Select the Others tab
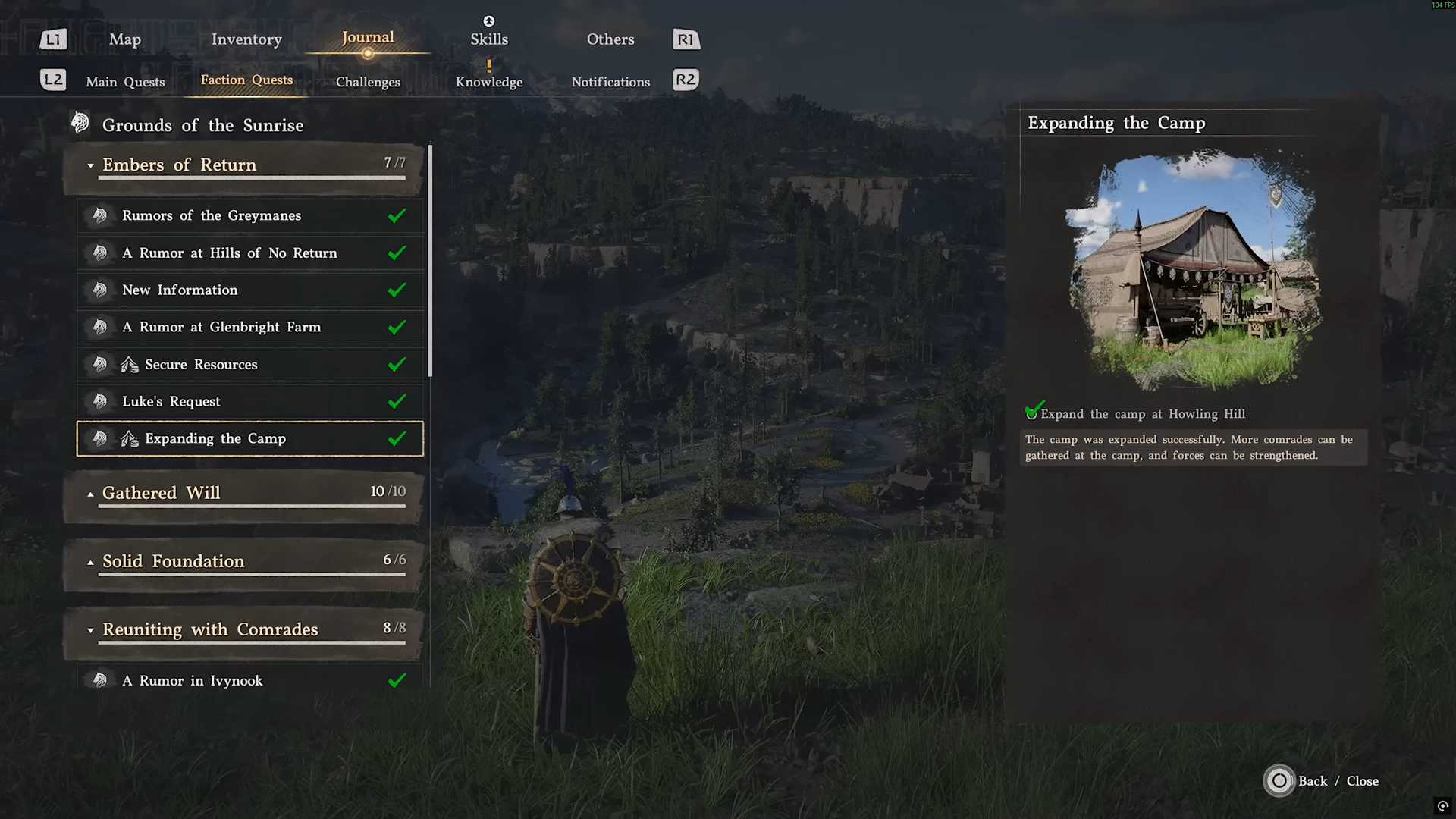Image resolution: width=1456 pixels, height=819 pixels. [x=610, y=39]
